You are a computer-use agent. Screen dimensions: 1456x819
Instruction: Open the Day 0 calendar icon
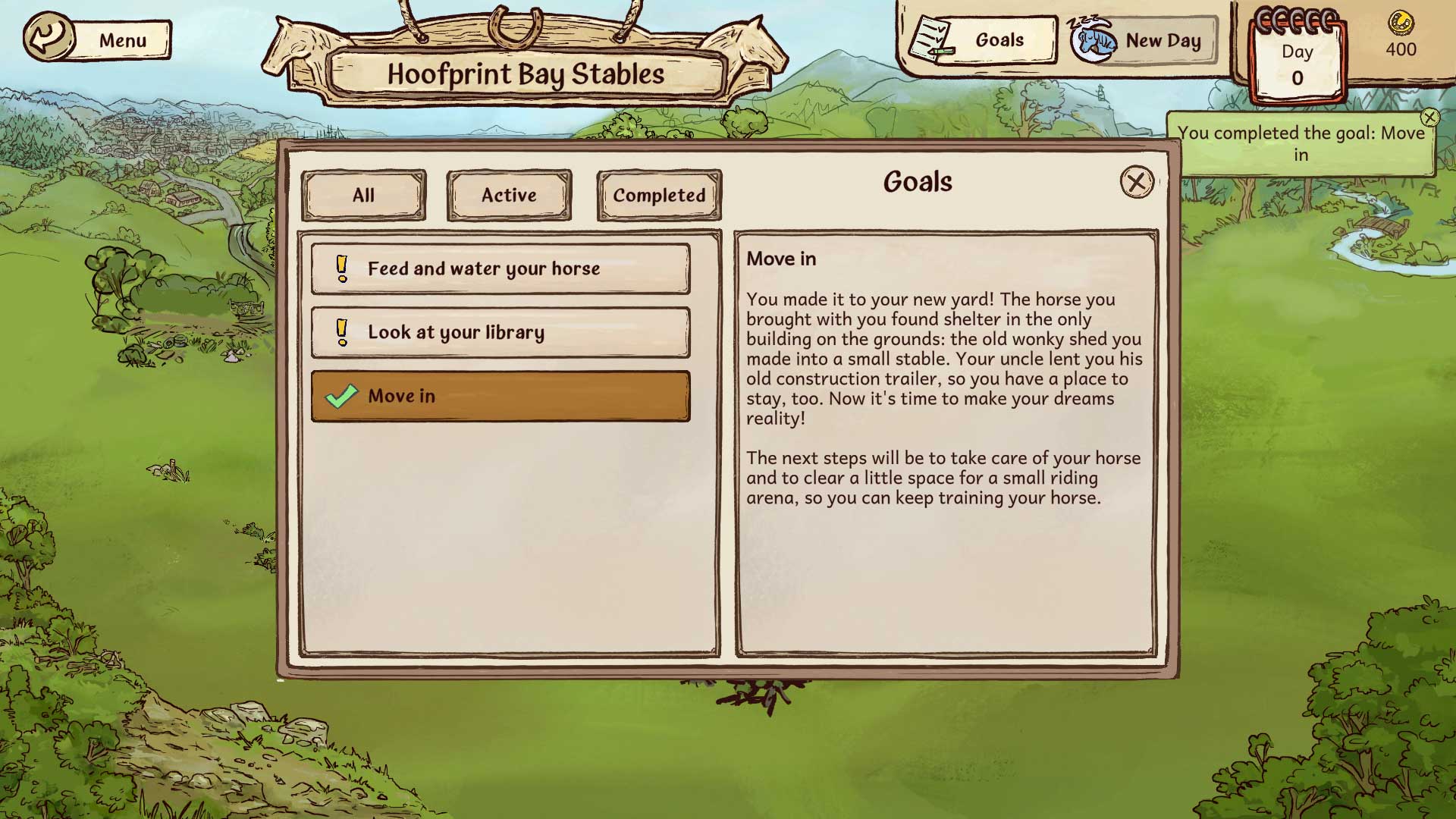(x=1298, y=57)
